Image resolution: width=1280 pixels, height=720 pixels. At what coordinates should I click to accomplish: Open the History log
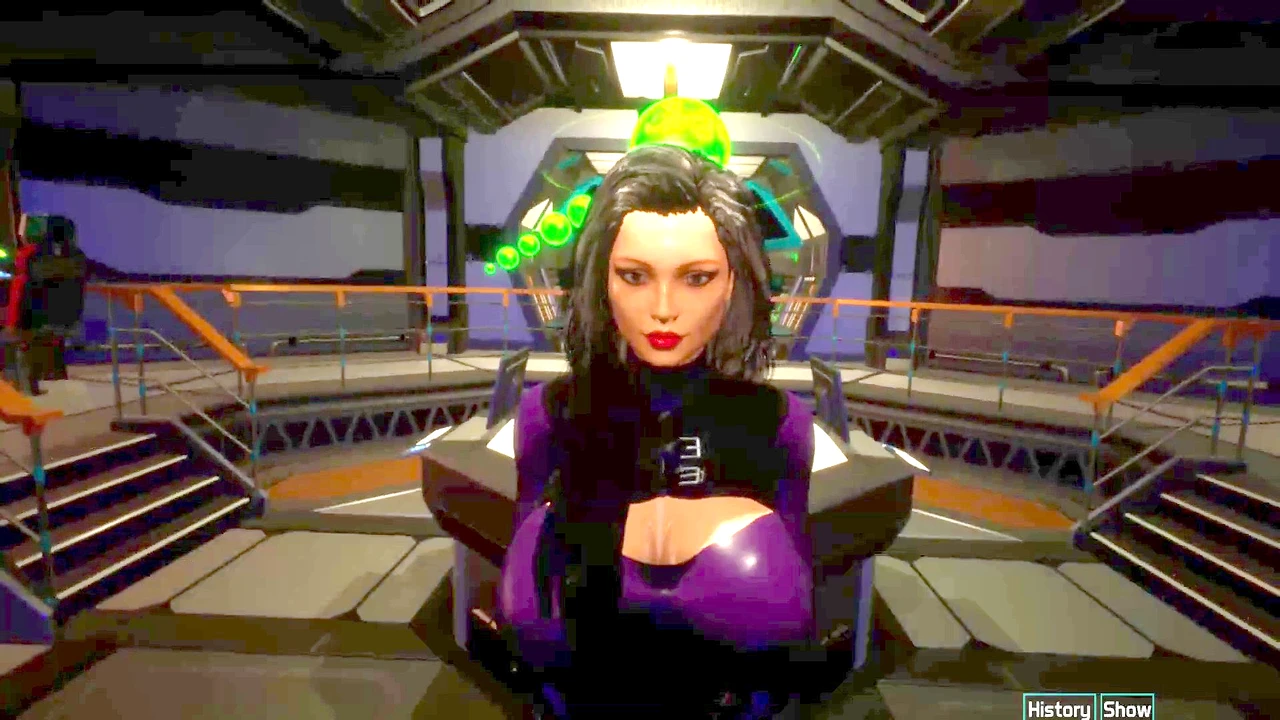(x=1059, y=708)
